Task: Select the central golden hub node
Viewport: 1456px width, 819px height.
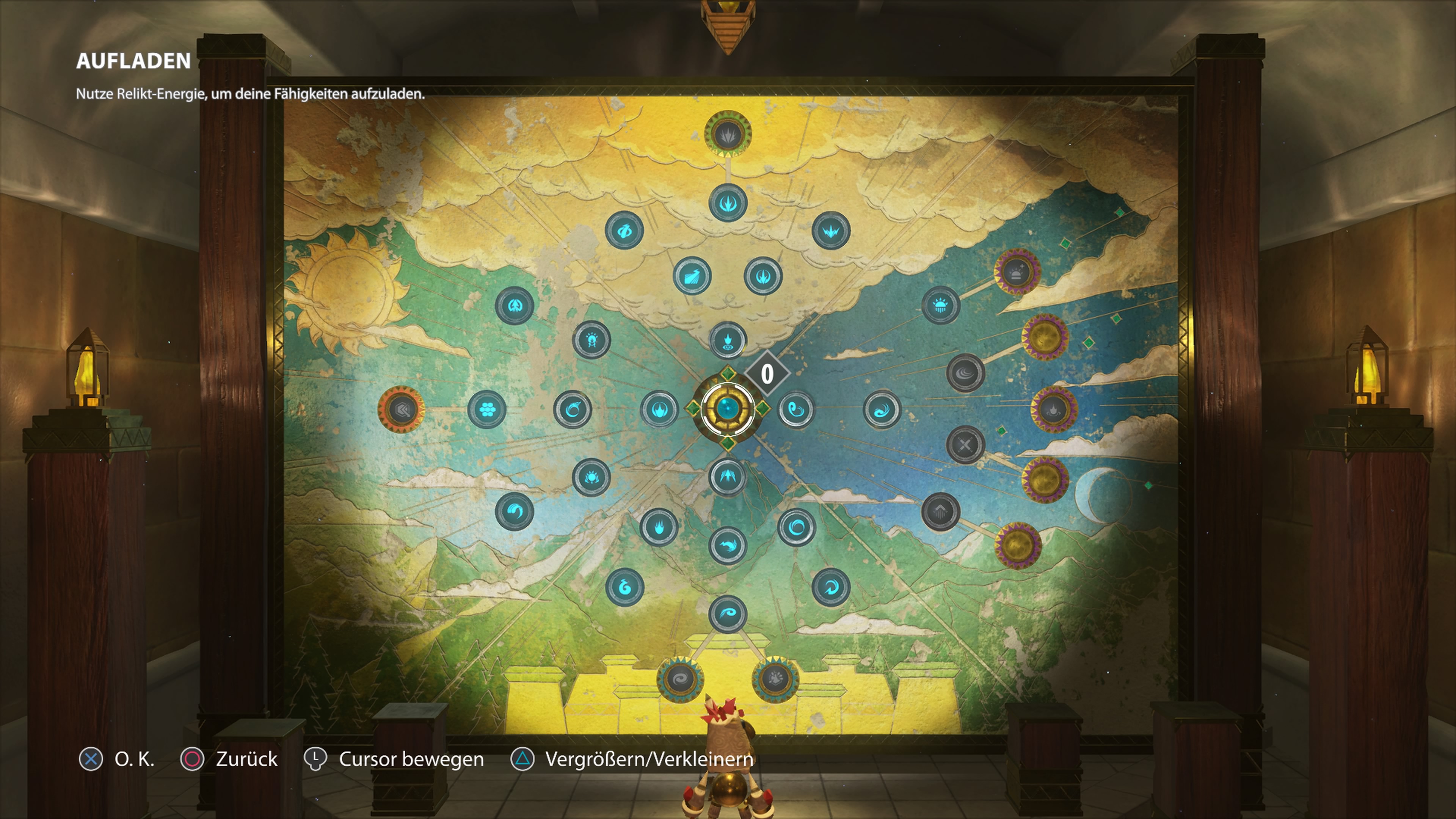Action: point(728,408)
